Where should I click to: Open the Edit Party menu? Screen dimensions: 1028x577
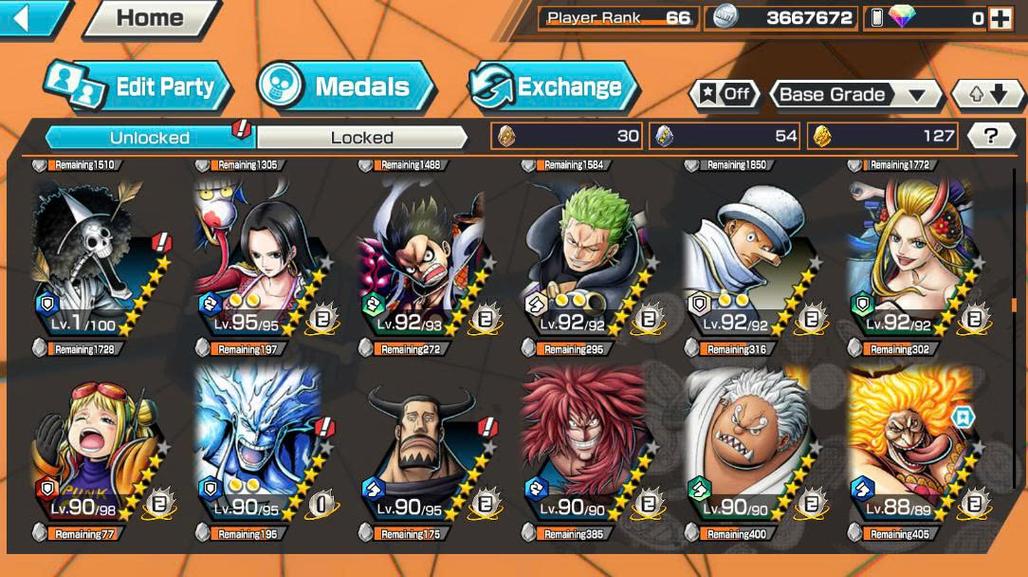coord(140,87)
